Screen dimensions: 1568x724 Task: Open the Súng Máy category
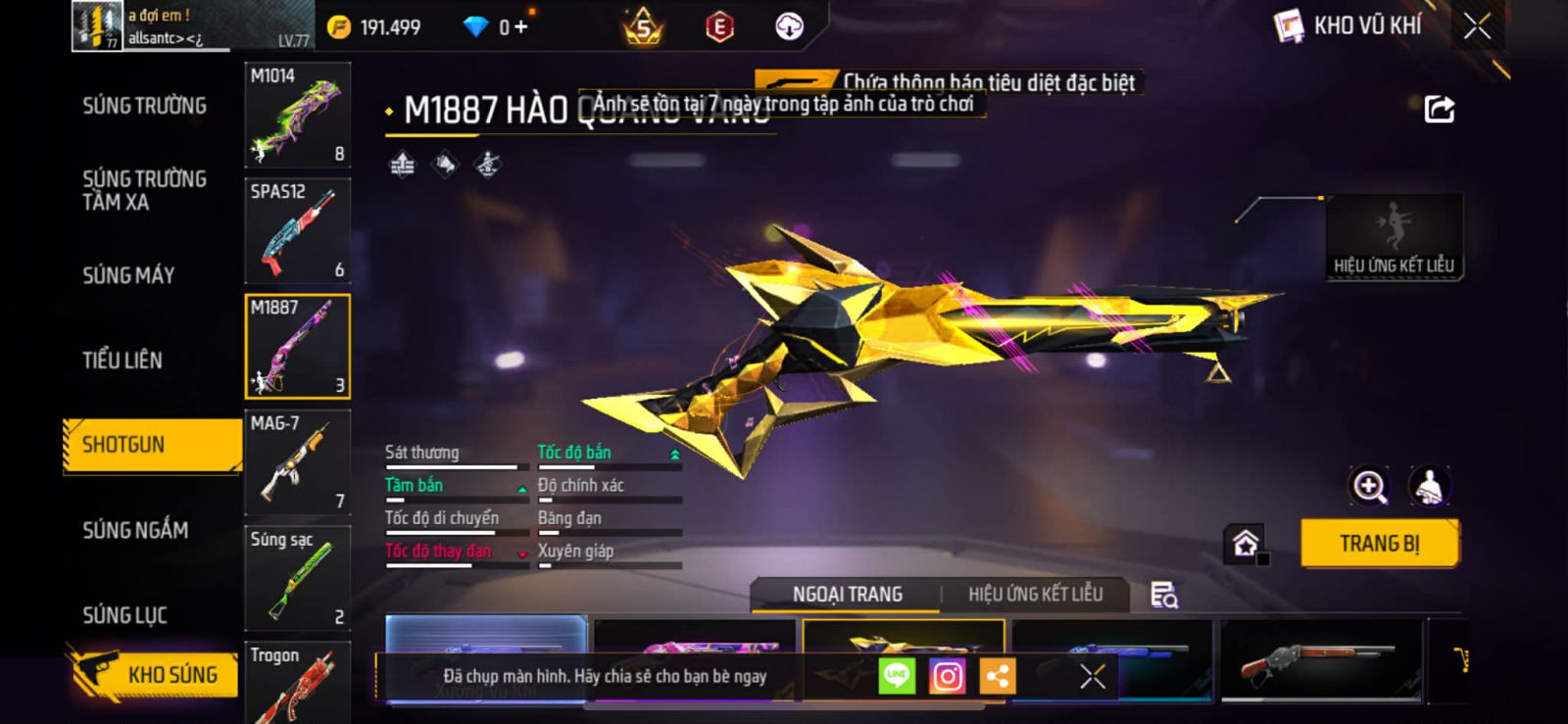pyautogui.click(x=128, y=275)
